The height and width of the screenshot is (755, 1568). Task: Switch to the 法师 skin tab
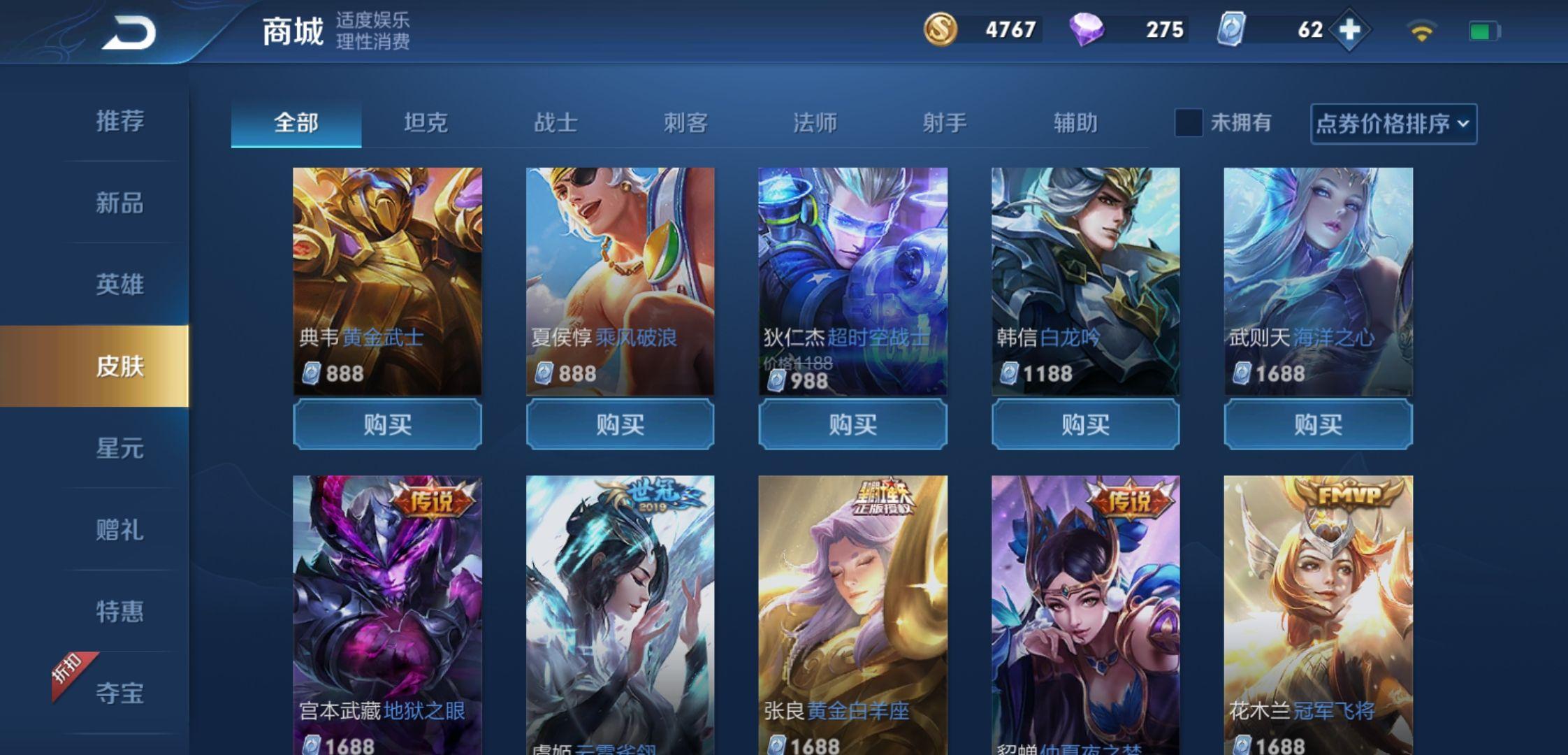815,123
